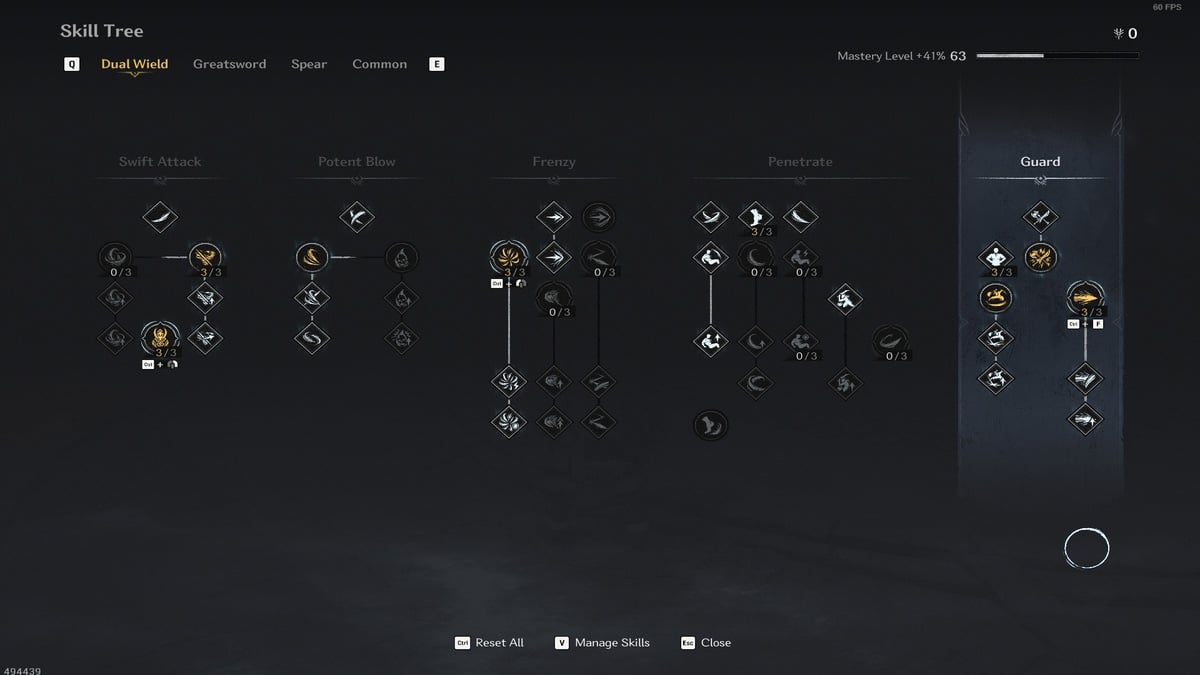Choose the Dual Wield tab
This screenshot has height=675, width=1200.
(134, 64)
